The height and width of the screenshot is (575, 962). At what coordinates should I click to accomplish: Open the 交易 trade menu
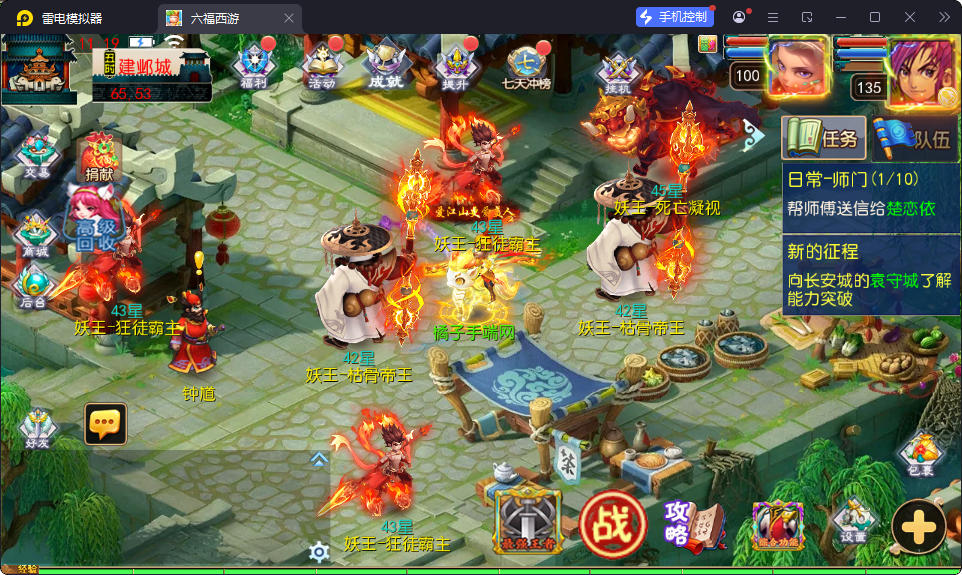click(36, 155)
